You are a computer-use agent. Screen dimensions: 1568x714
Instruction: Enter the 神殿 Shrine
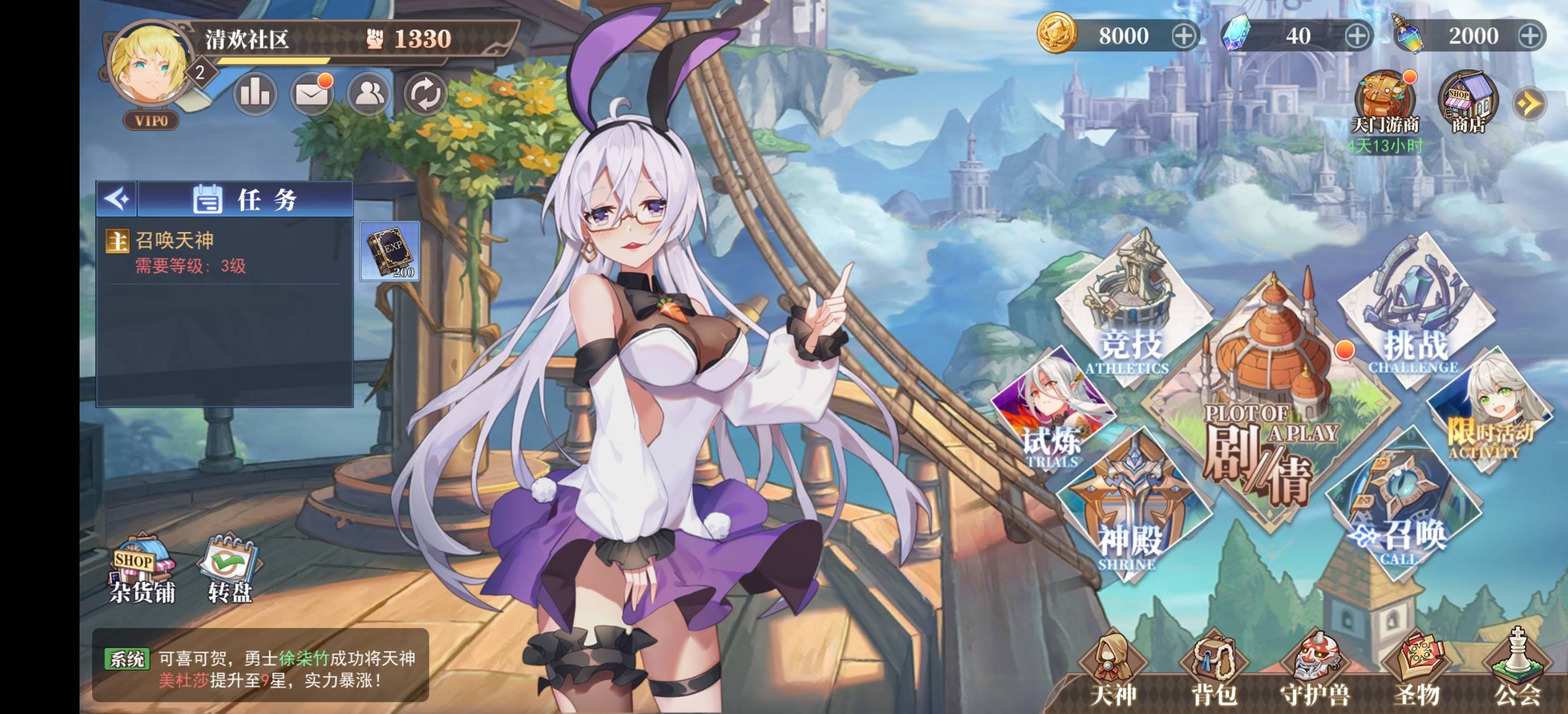[x=1131, y=512]
